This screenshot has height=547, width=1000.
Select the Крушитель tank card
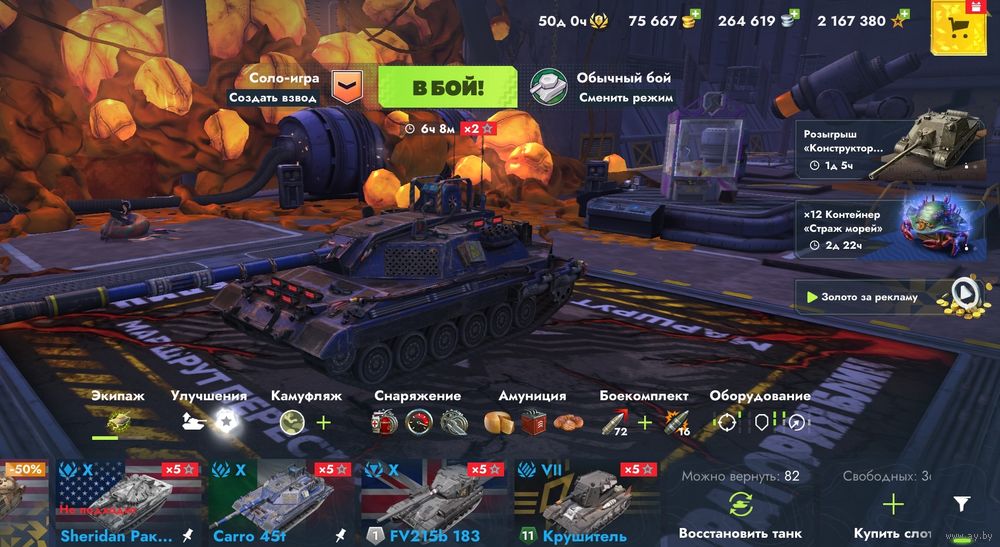586,502
